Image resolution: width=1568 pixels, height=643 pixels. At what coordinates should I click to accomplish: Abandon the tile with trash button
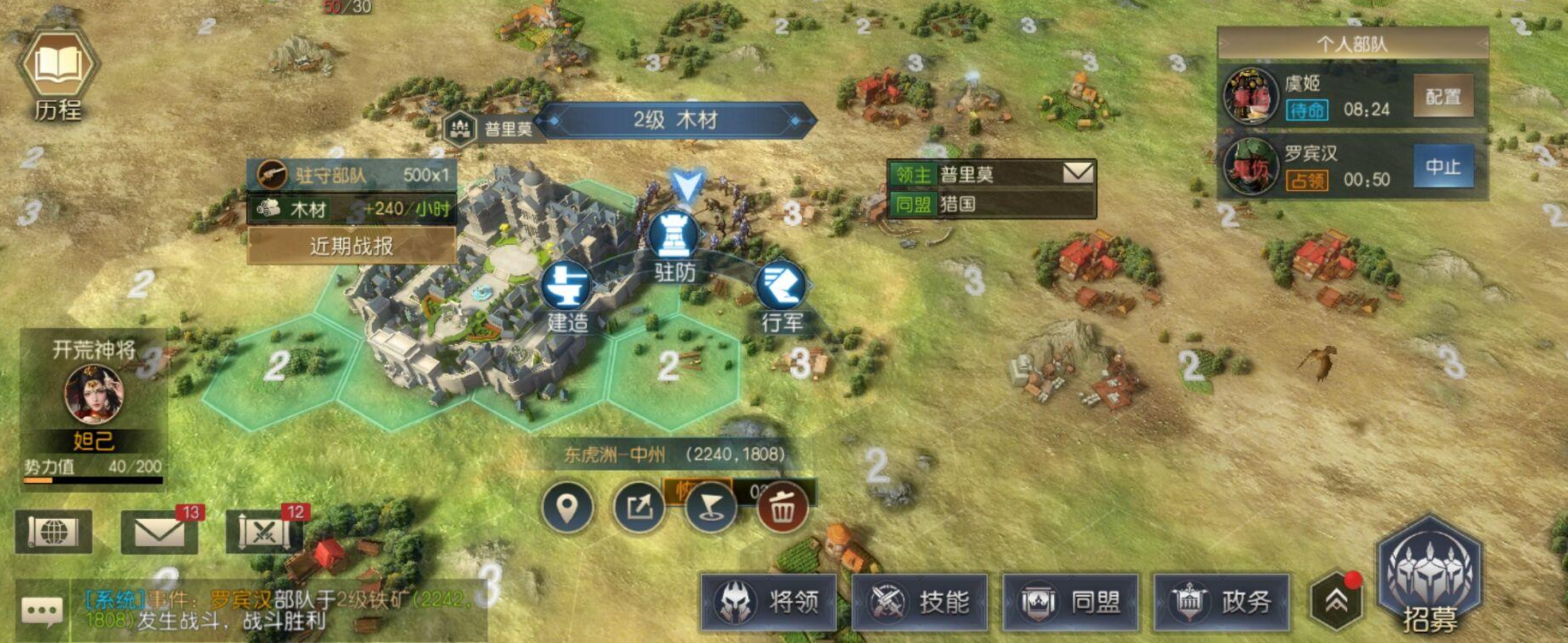782,508
